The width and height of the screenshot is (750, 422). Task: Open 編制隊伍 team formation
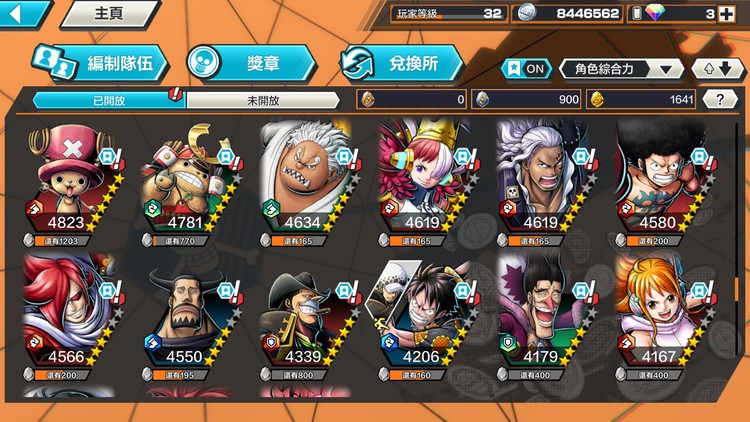pyautogui.click(x=98, y=63)
